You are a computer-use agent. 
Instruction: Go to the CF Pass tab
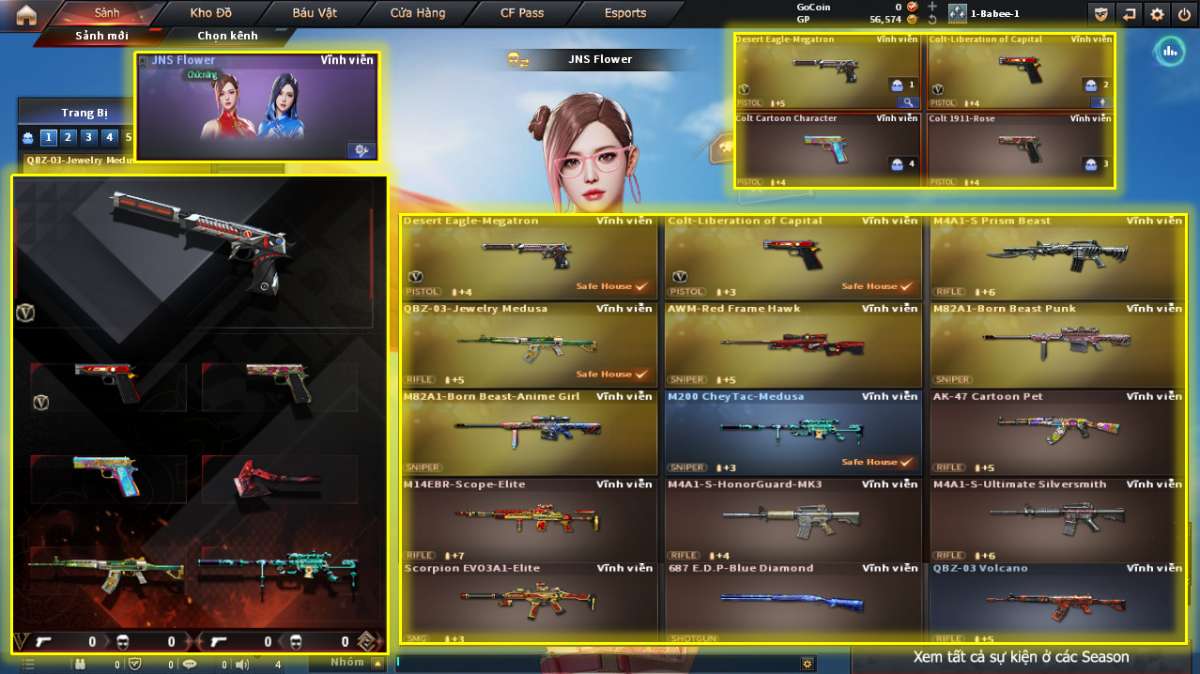(522, 13)
